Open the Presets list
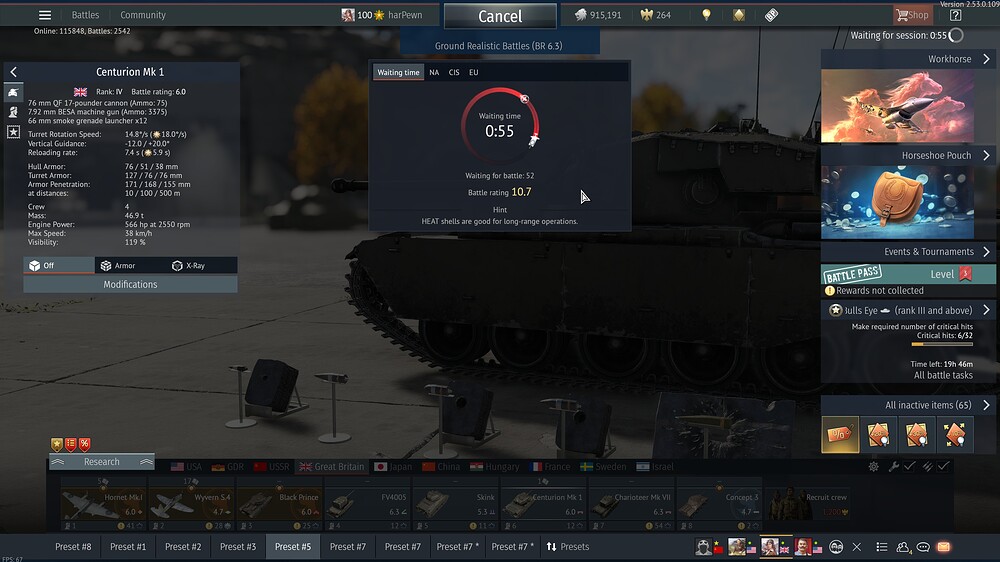1000x562 pixels. pyautogui.click(x=568, y=547)
